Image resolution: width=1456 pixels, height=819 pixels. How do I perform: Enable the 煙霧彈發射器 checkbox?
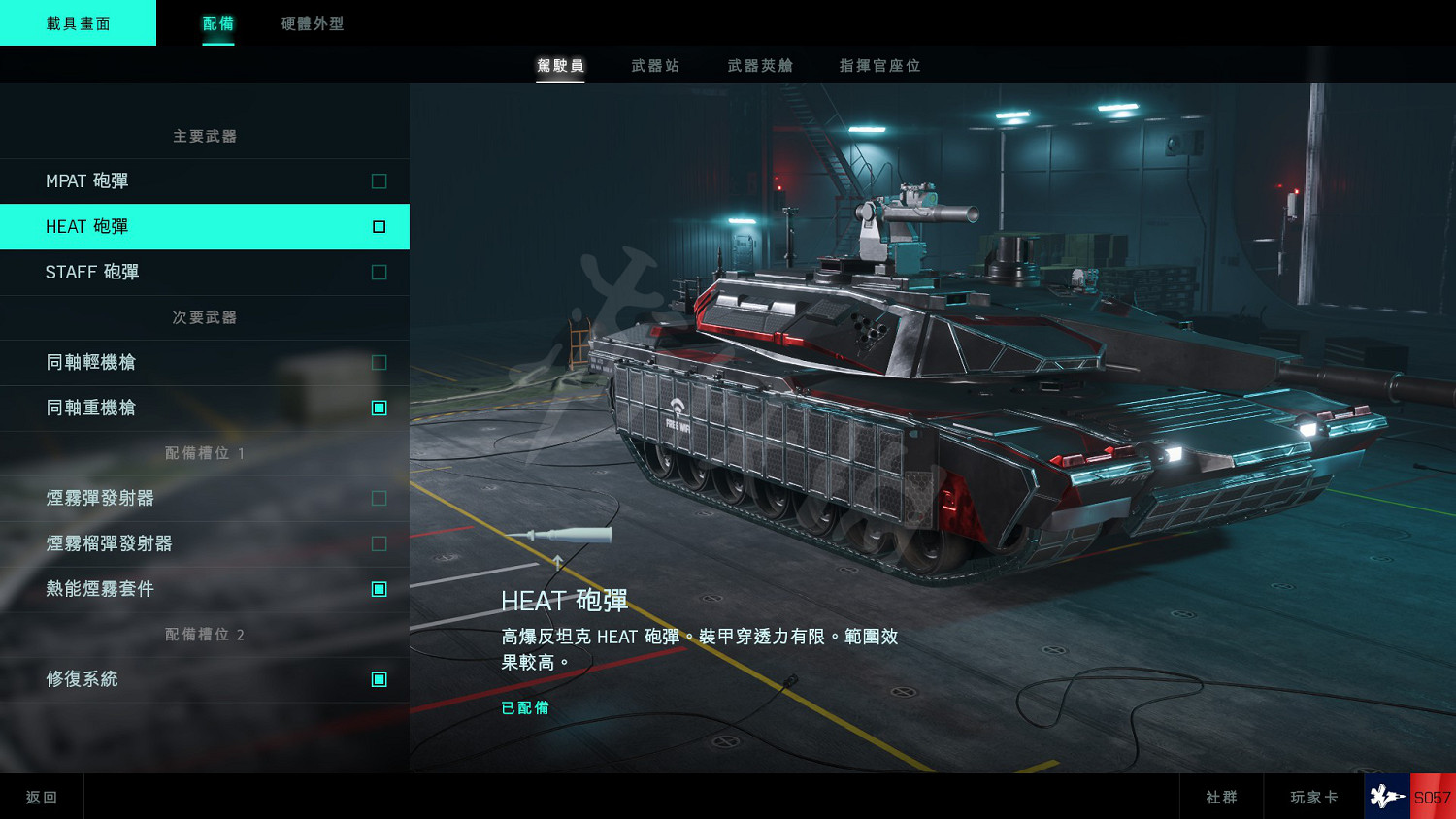[x=378, y=498]
